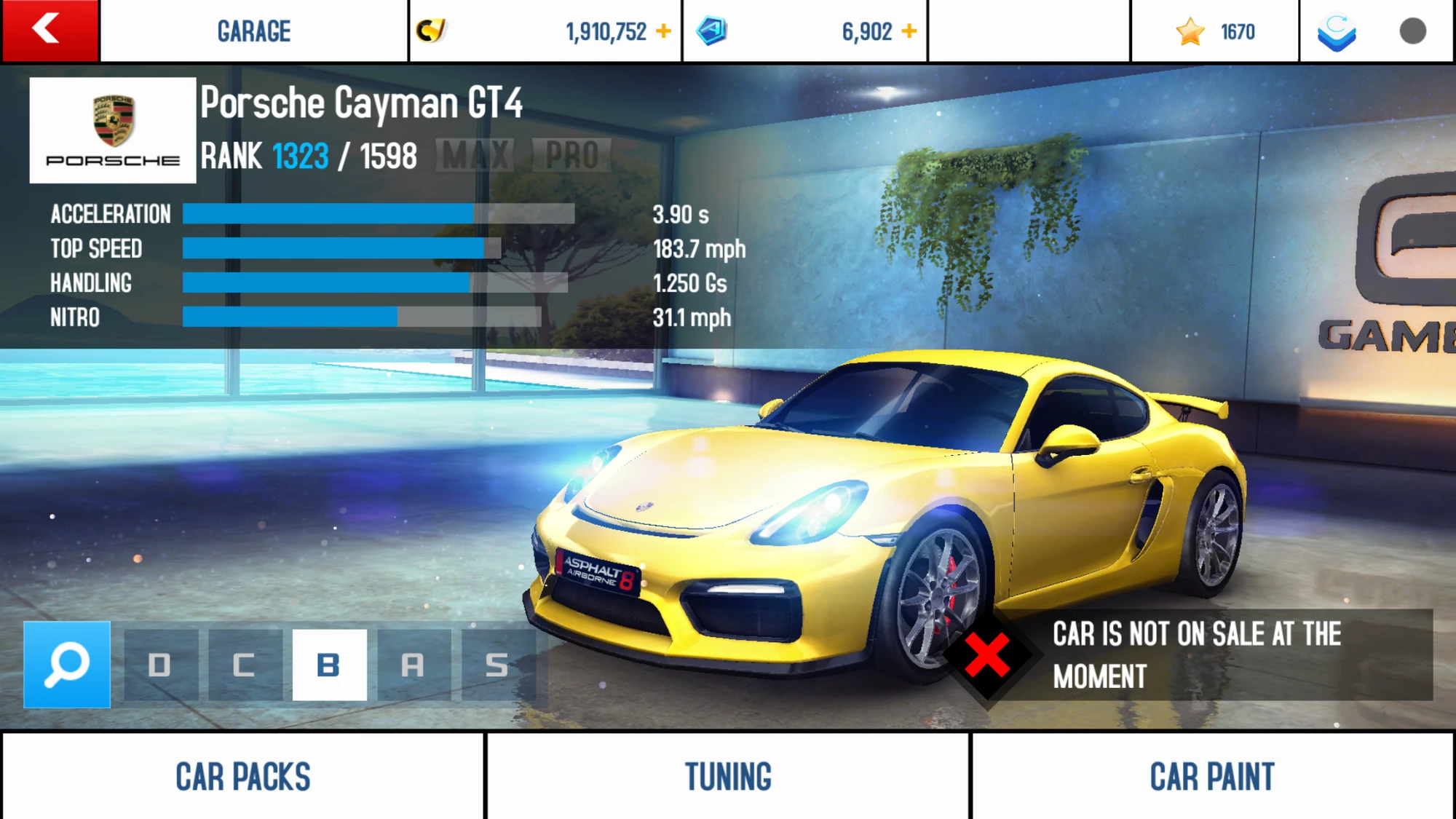
Task: Click the star rating icon showing 1670
Action: click(x=1190, y=31)
